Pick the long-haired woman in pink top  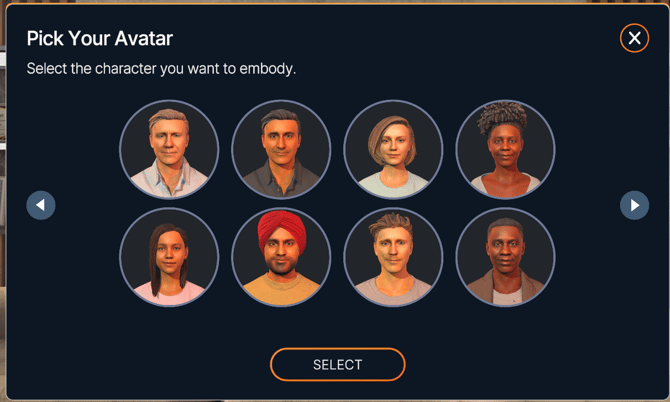pyautogui.click(x=169, y=258)
